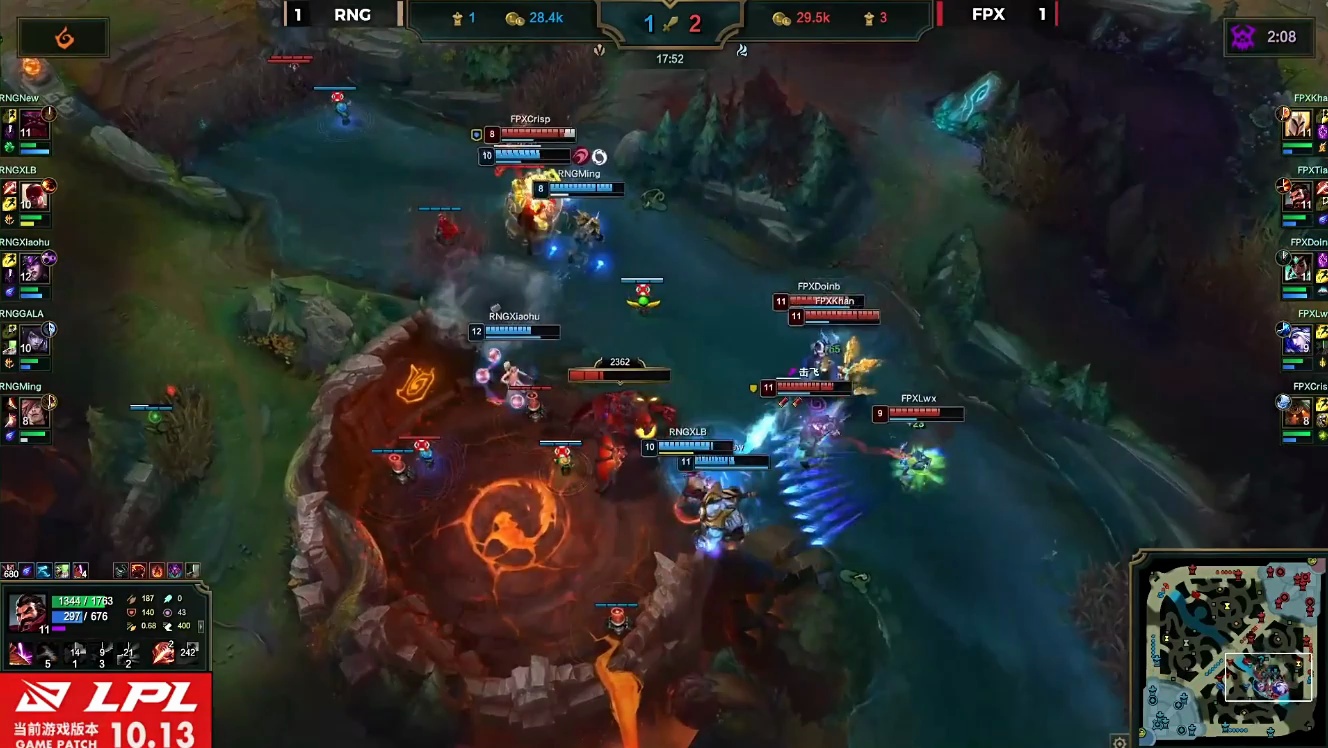Select FPXKhan's champion portrait
1328x748 pixels.
[1298, 124]
